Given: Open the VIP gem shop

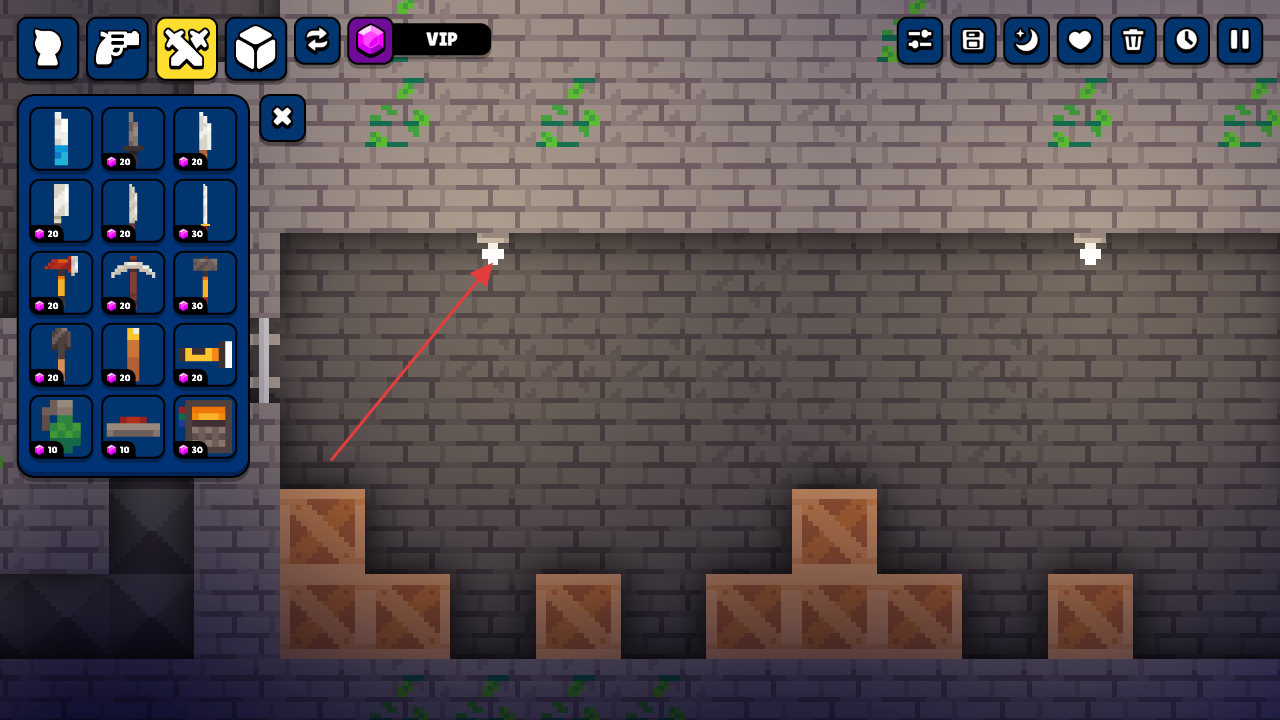Looking at the screenshot, I should click(x=420, y=40).
